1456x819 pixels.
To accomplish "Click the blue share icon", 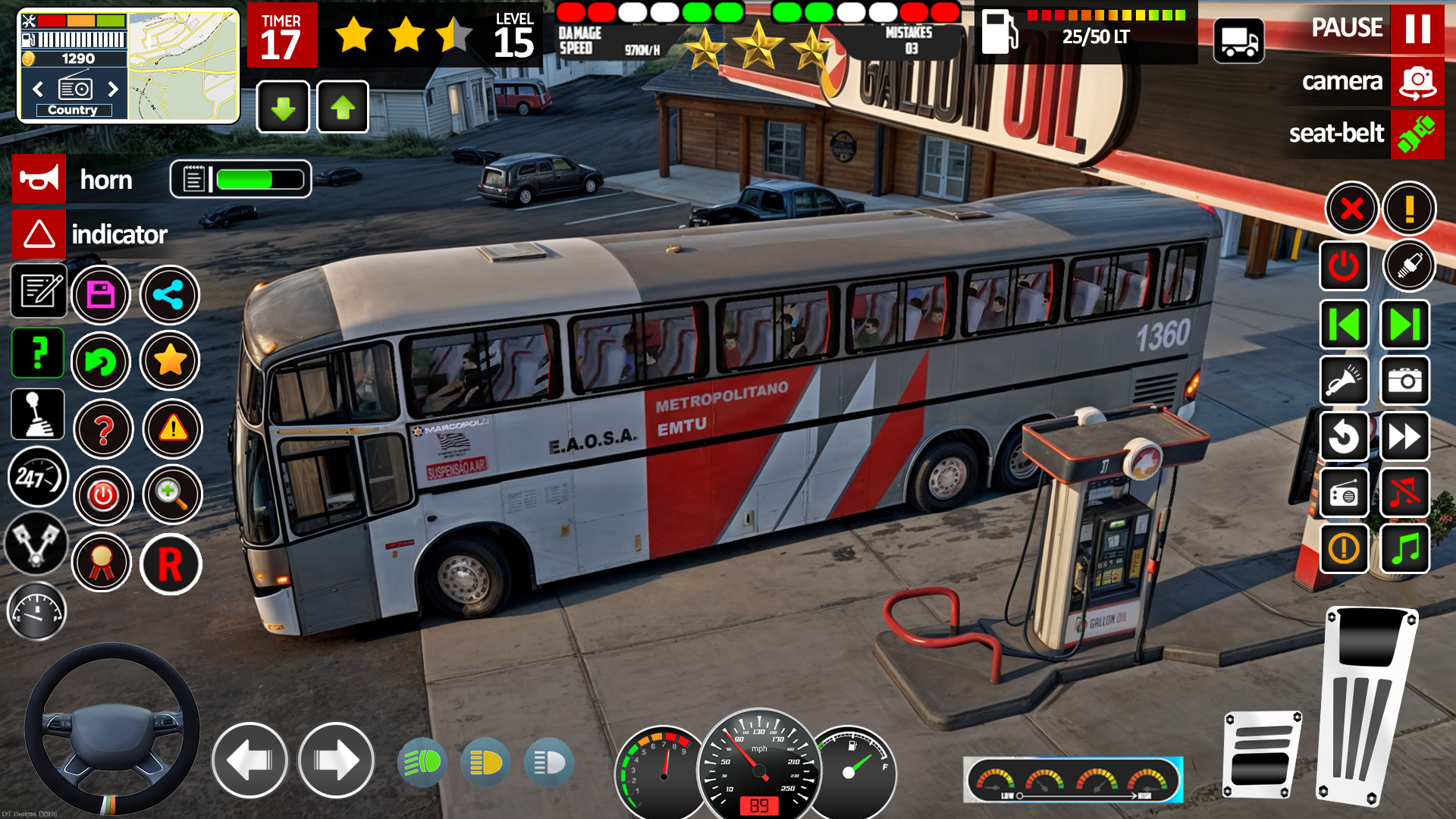I will (170, 295).
